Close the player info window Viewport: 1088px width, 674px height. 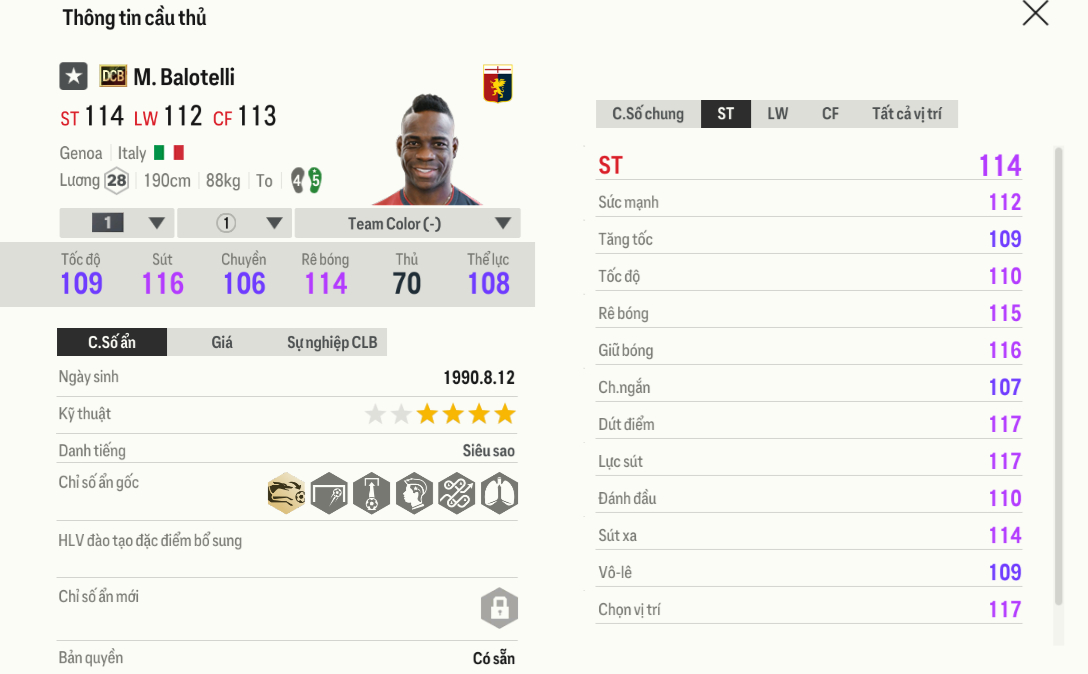click(1035, 13)
